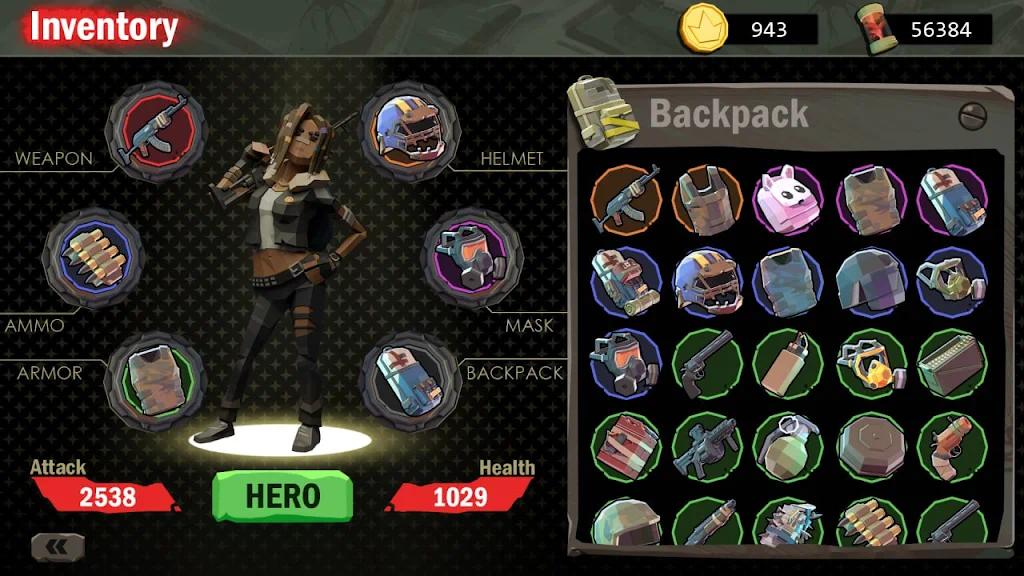Click the red canister currency icon
The height and width of the screenshot is (576, 1024).
[876, 28]
